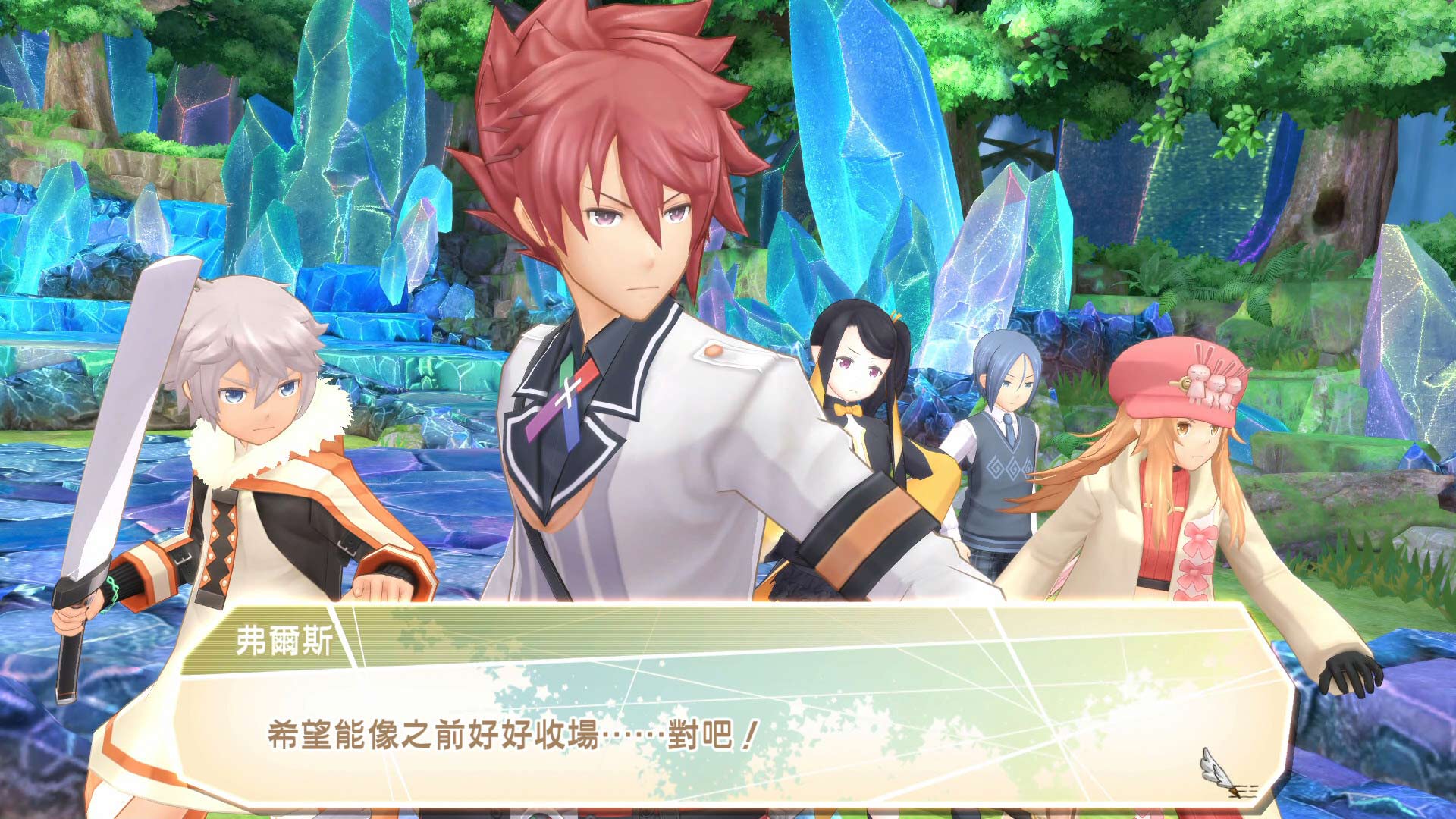1456x819 pixels.
Task: Click the large blue crystal in the background
Action: 857,152
